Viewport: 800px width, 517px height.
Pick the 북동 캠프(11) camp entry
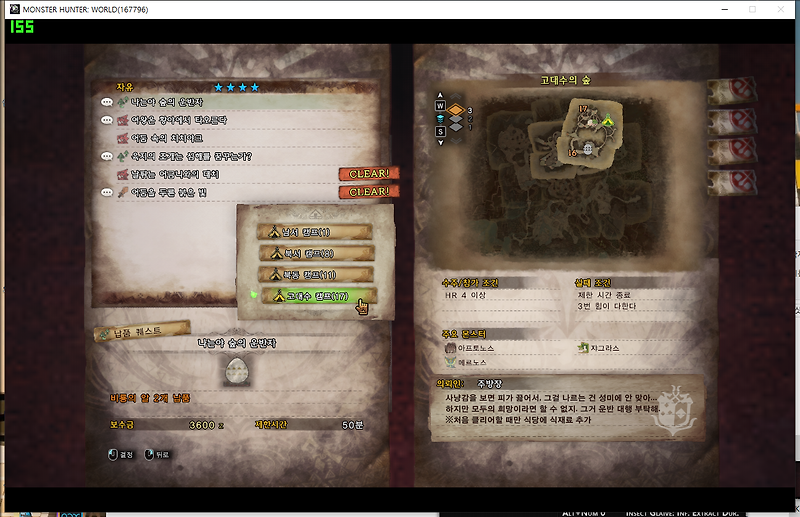coord(316,273)
